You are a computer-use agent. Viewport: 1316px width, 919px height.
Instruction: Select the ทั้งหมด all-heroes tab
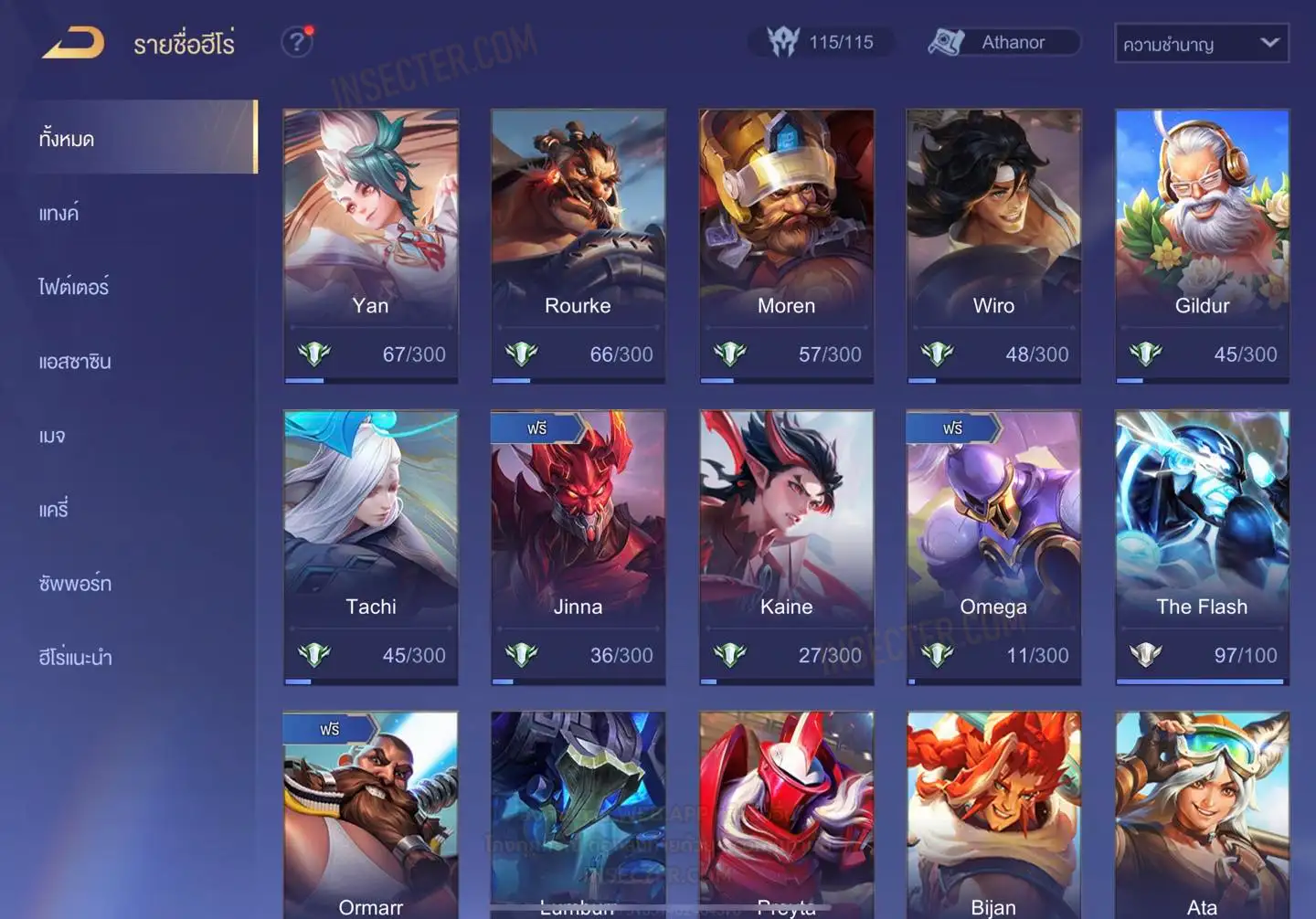tap(137, 138)
